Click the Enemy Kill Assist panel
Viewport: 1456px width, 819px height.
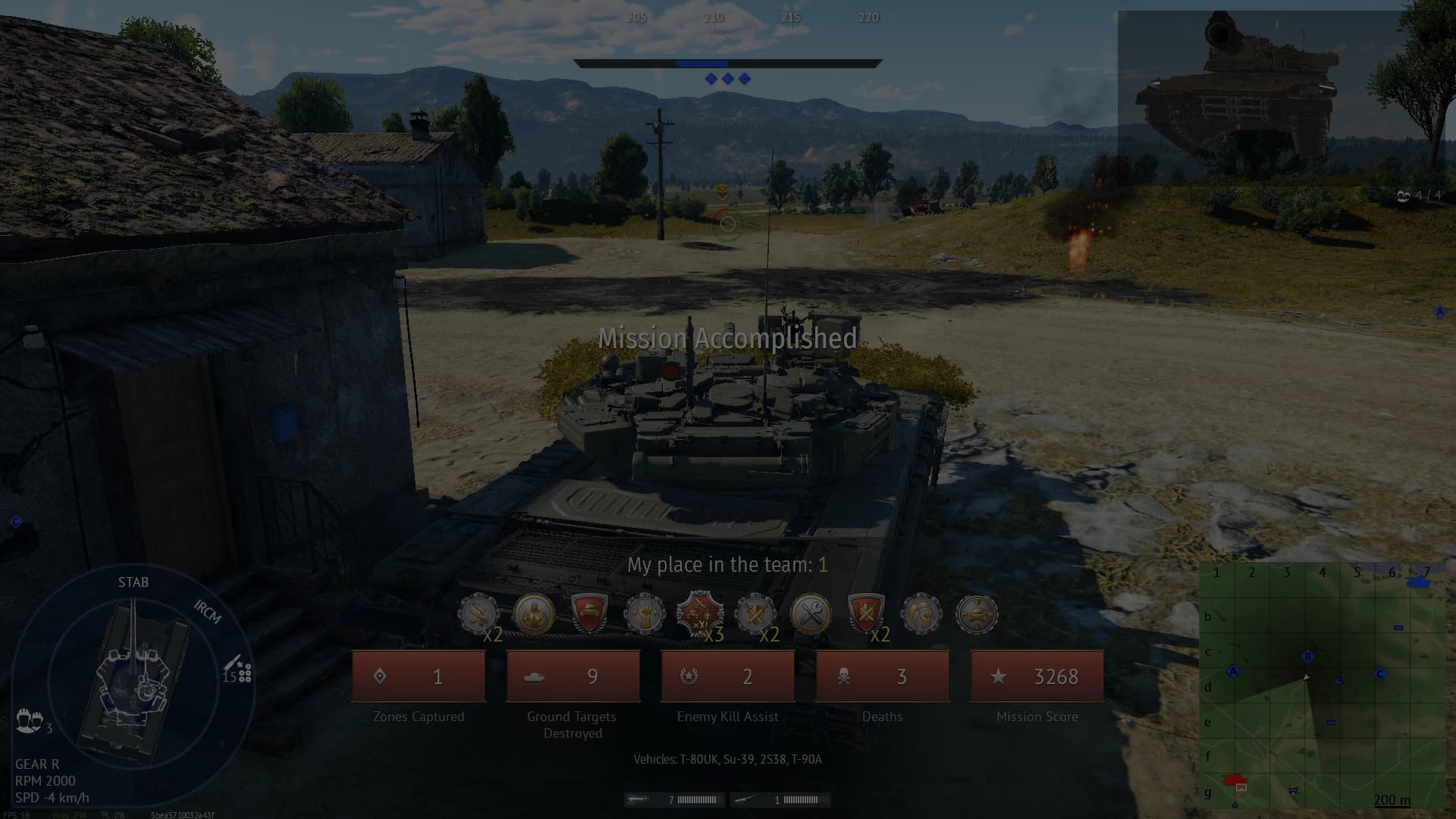tap(726, 676)
